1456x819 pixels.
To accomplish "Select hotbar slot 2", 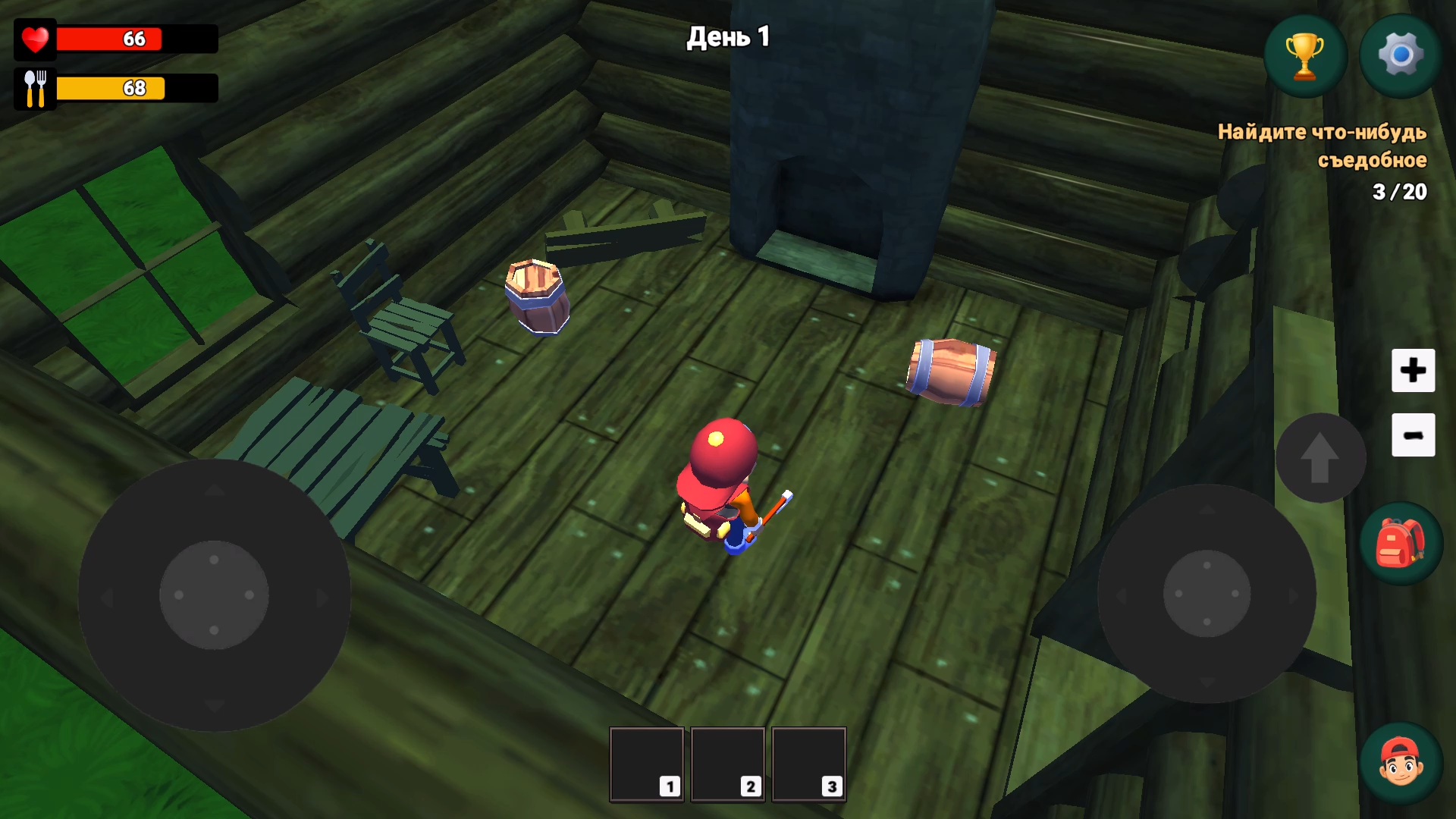I will pos(728,764).
